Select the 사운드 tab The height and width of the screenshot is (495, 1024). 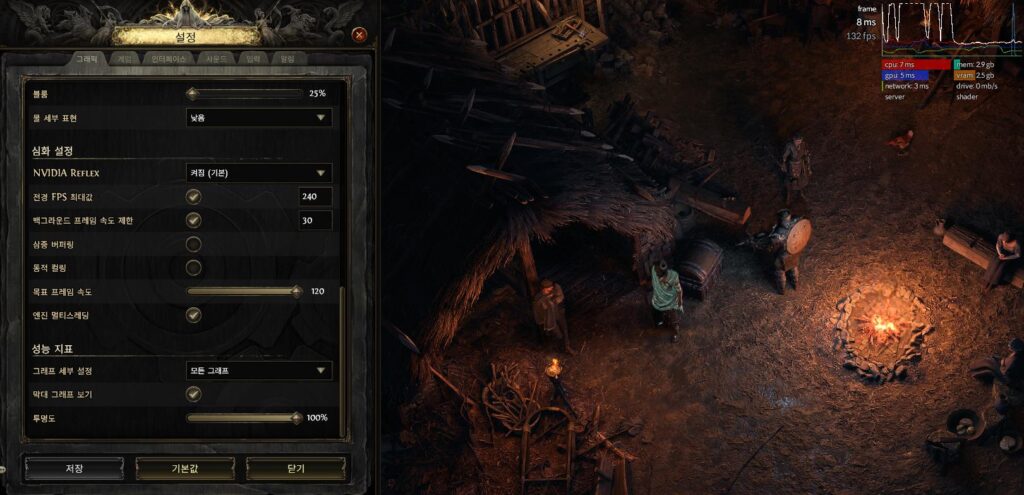[x=219, y=59]
